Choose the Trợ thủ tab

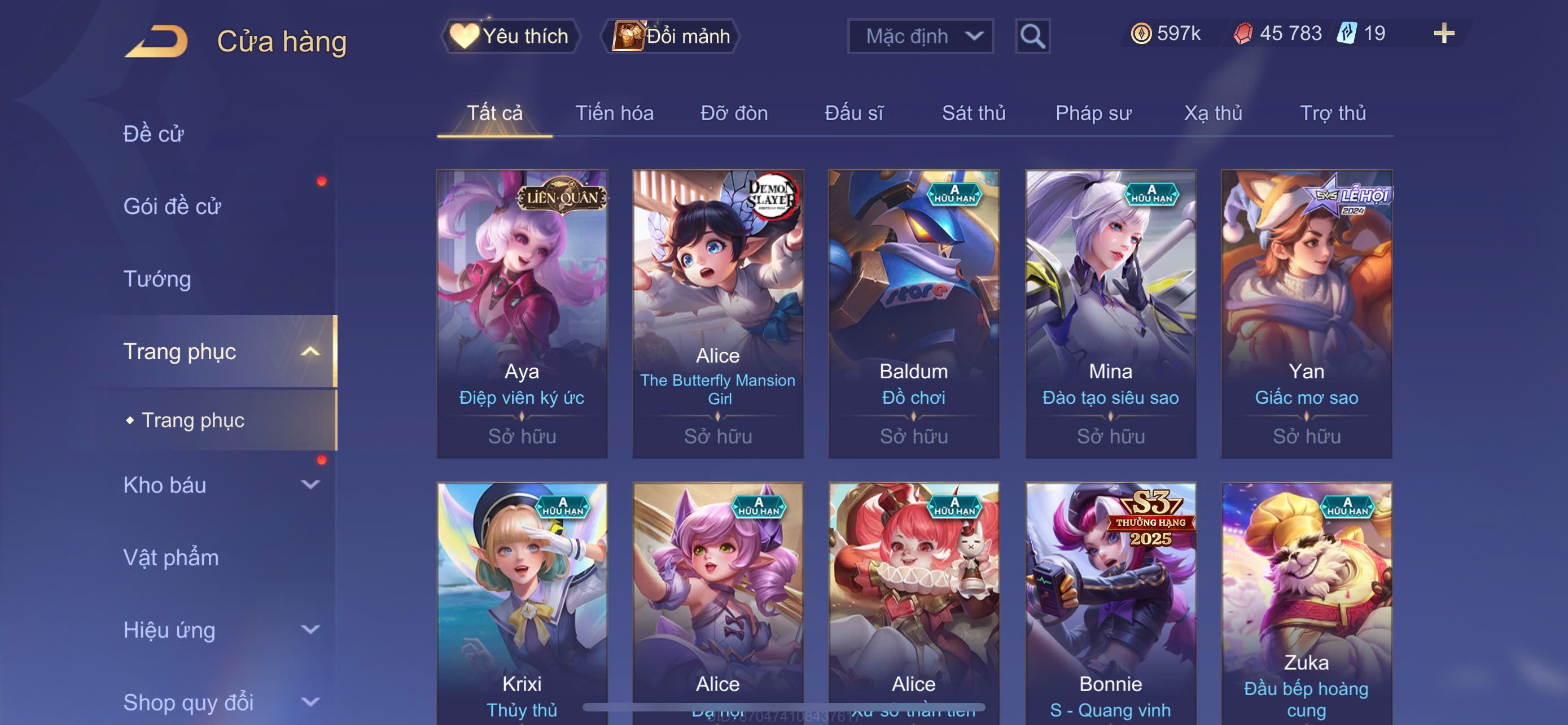click(1333, 113)
